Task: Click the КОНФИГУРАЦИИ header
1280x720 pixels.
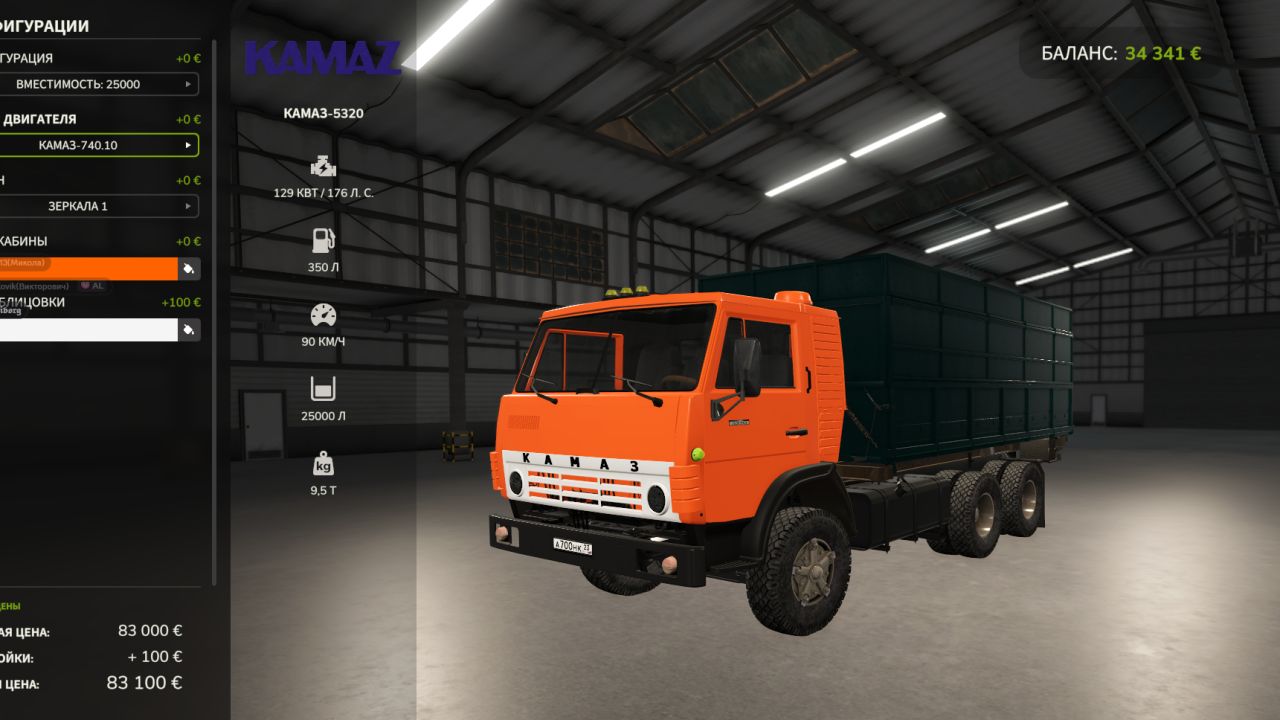Action: point(45,26)
